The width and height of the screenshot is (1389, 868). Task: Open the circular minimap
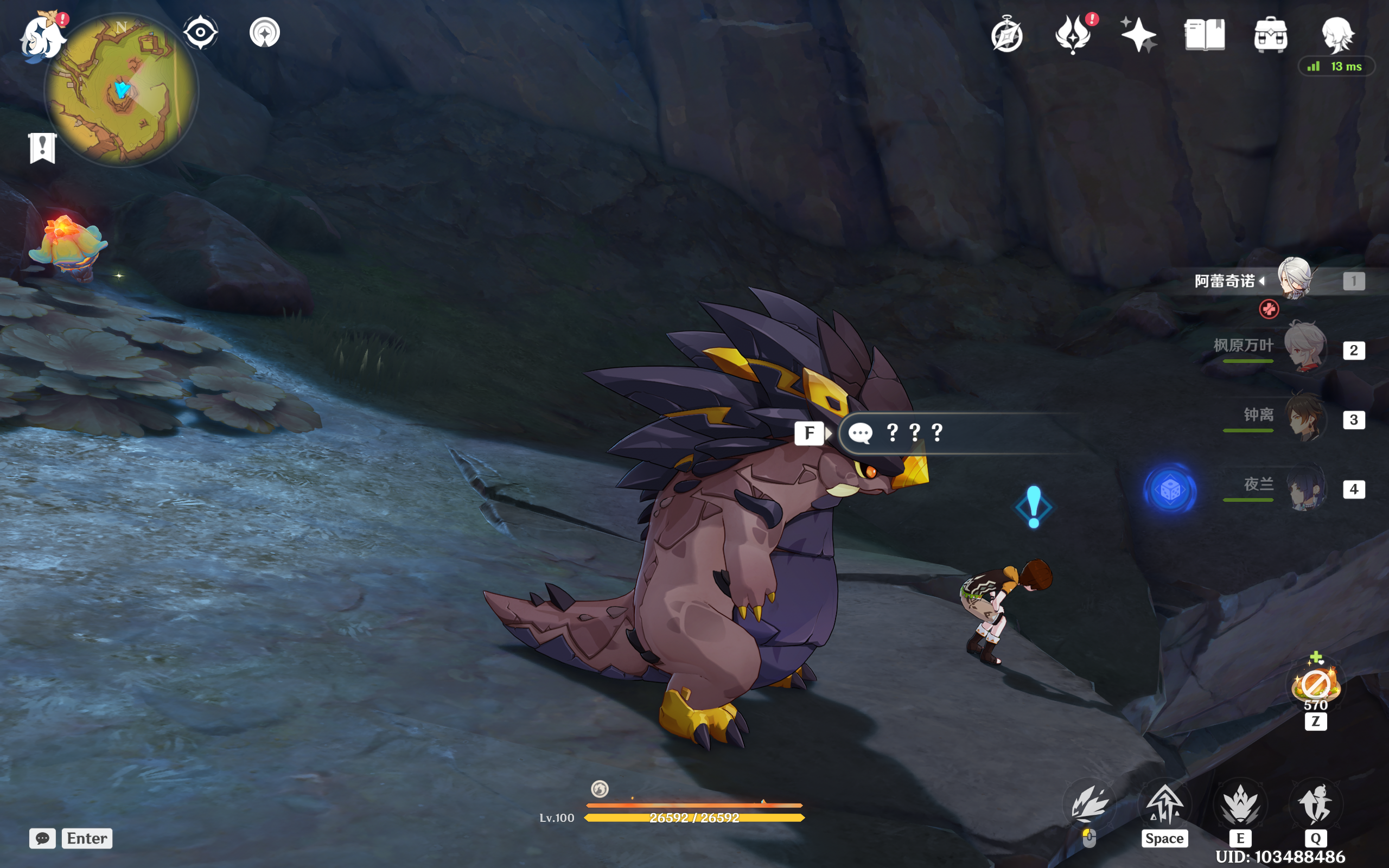click(121, 90)
